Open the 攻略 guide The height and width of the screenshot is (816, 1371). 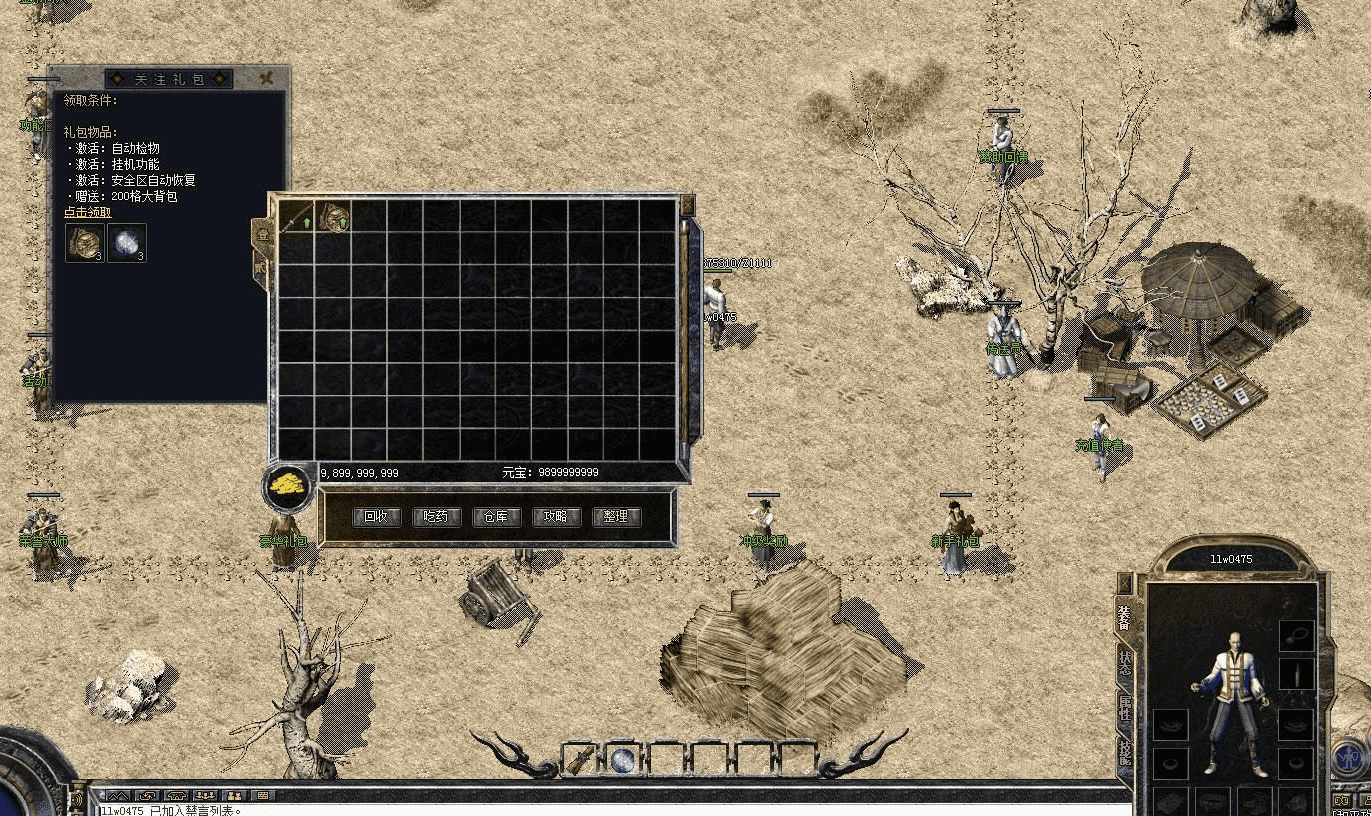coord(556,517)
